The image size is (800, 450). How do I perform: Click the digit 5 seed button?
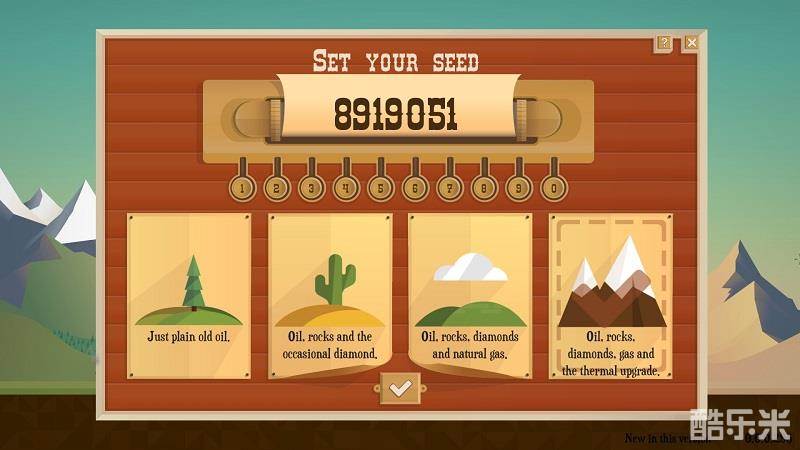click(x=381, y=186)
